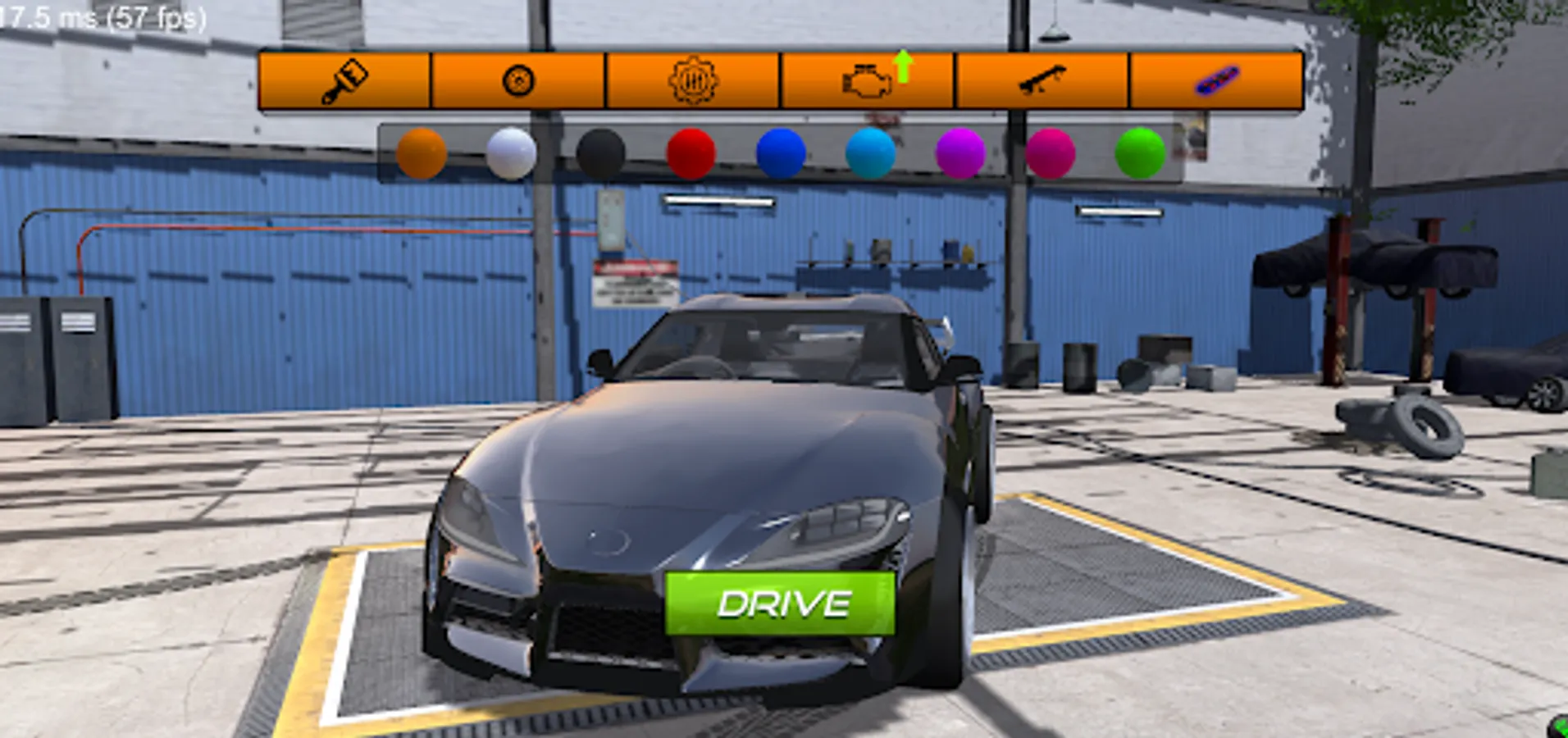Open the wheel and rim customization icon
Screen dimensions: 1568x738
click(518, 80)
